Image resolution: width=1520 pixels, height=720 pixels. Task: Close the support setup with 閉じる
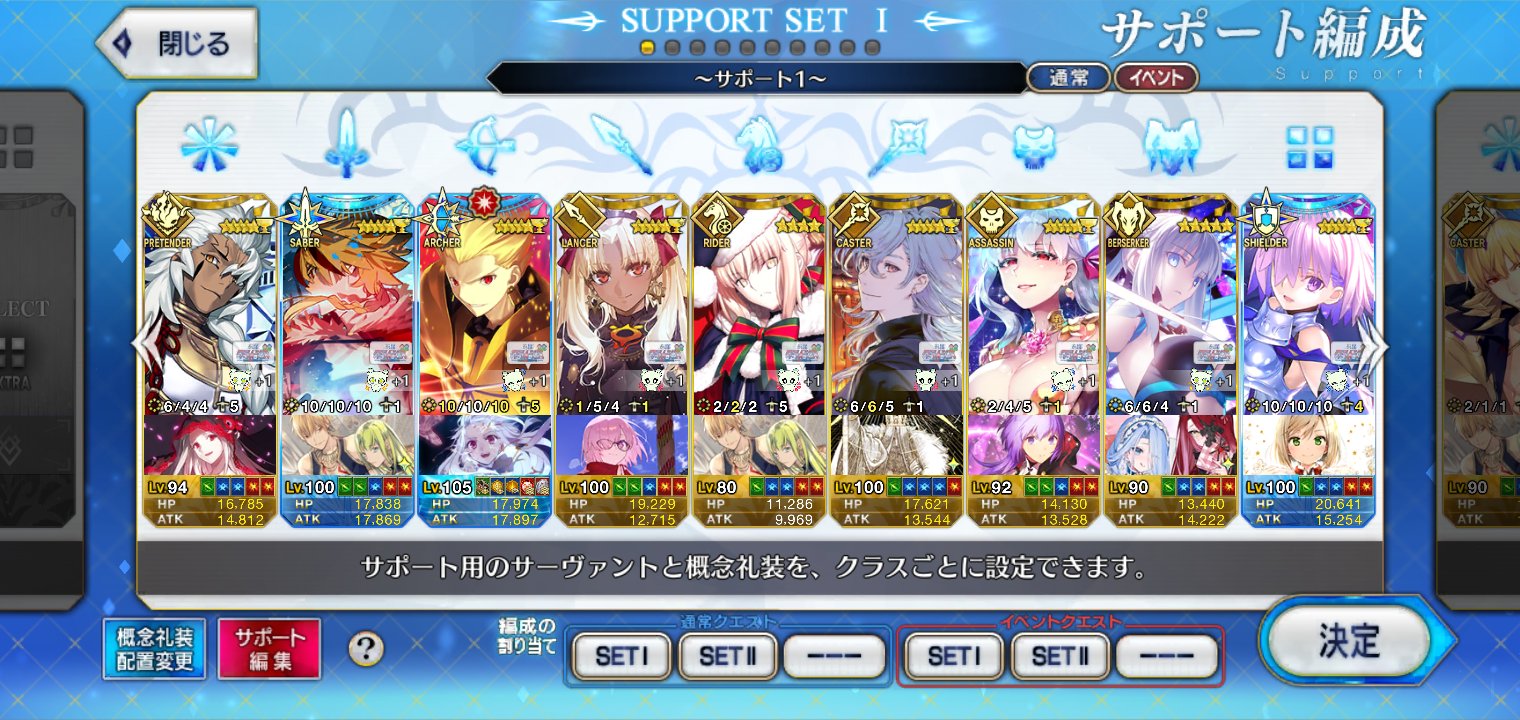[x=177, y=43]
